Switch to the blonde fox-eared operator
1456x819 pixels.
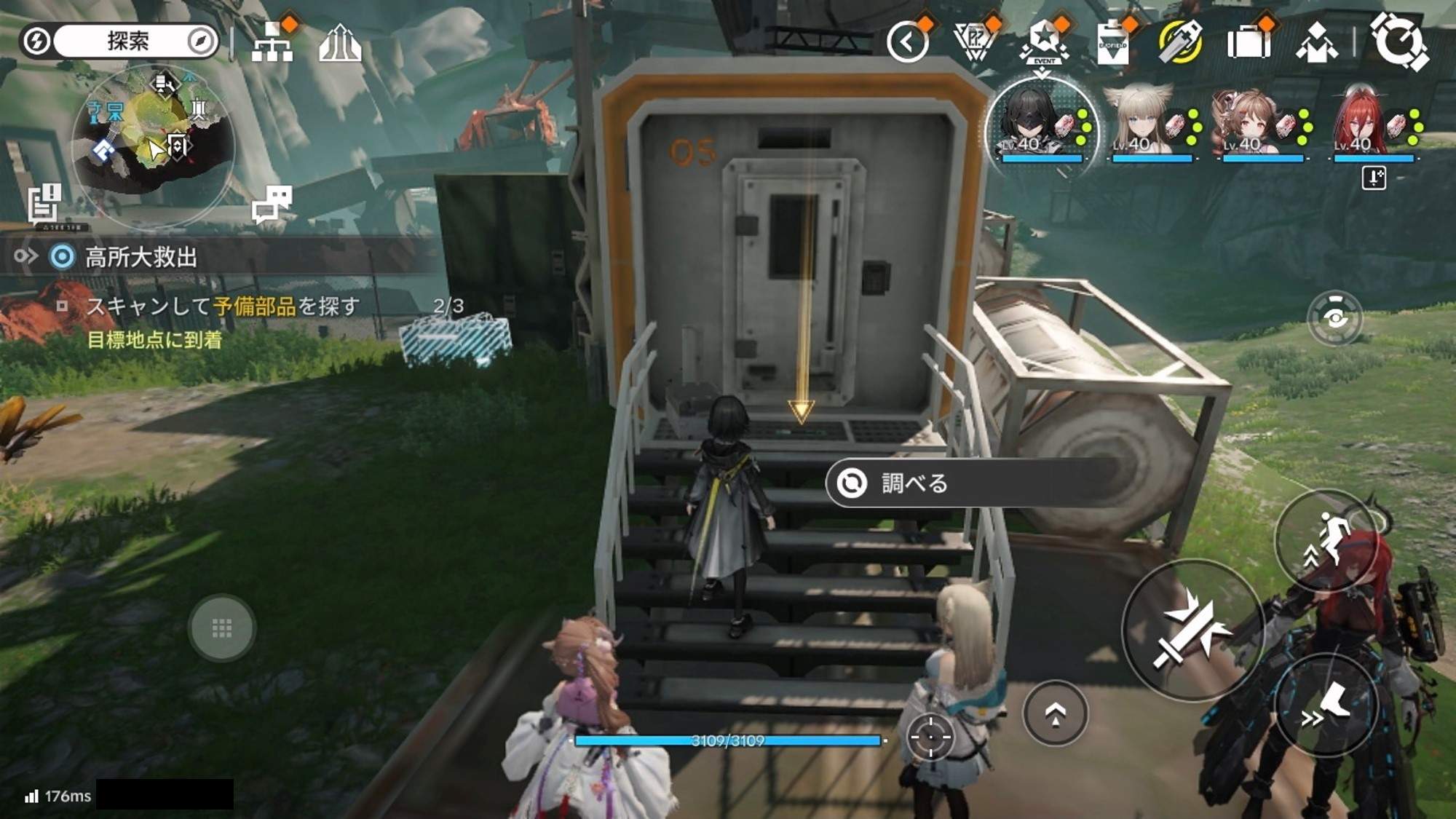(1152, 124)
